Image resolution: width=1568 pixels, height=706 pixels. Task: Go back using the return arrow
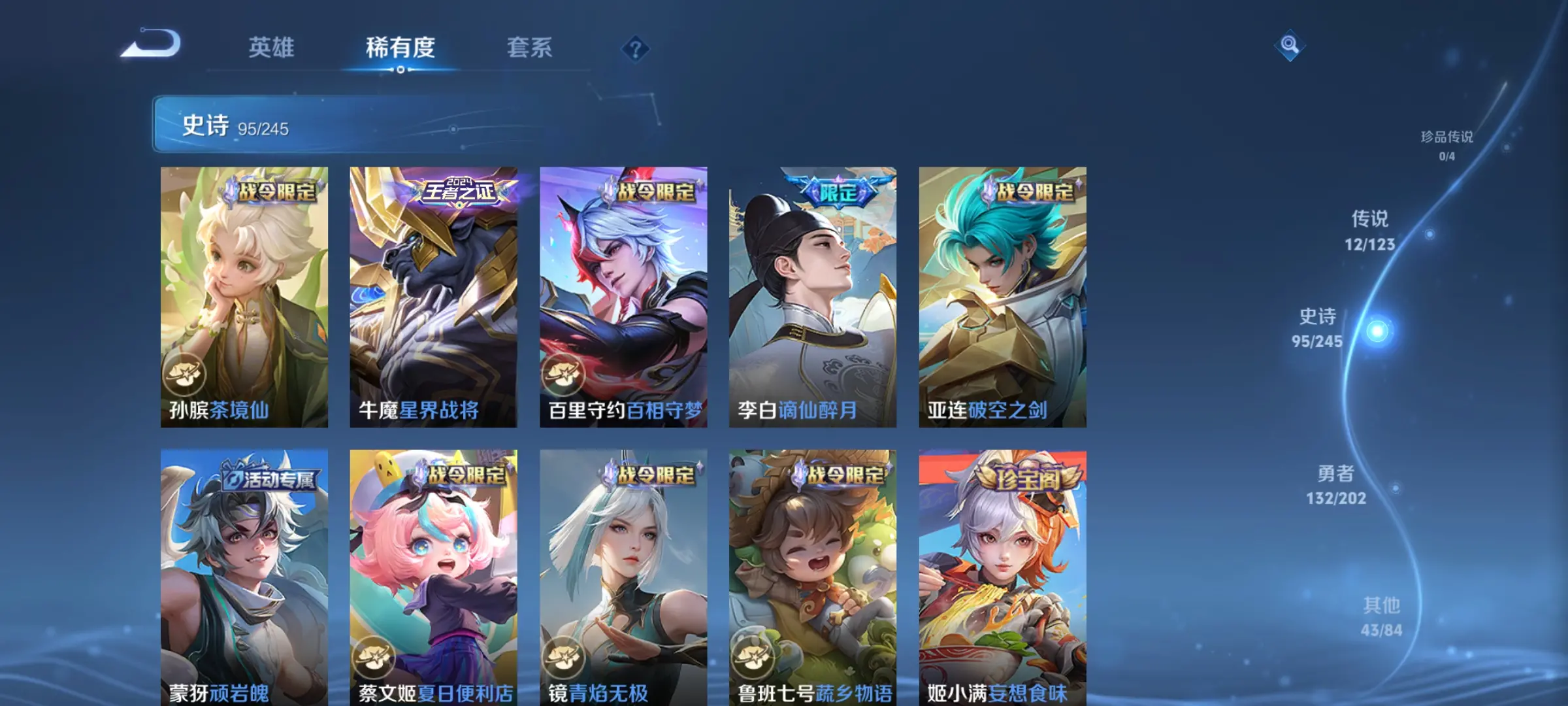tap(151, 44)
